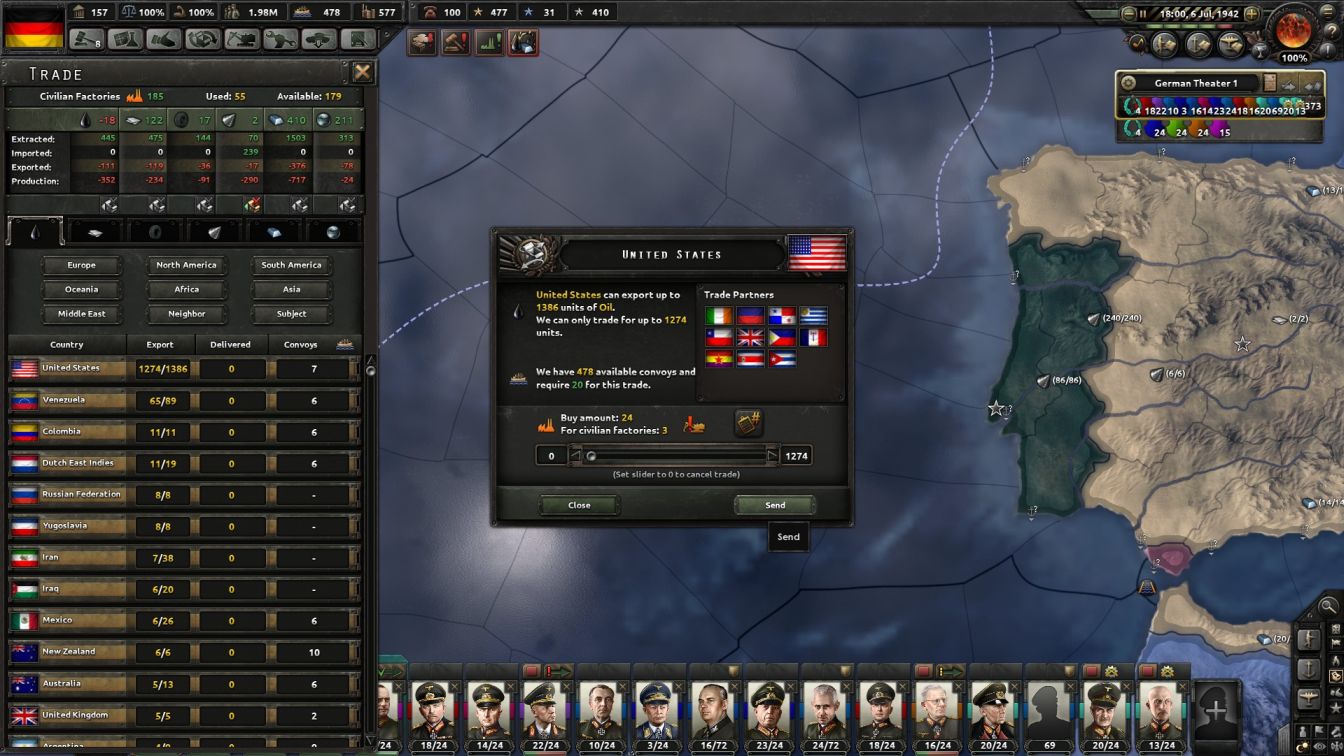Switch to the rubber resource tab
The height and width of the screenshot is (756, 1344).
(154, 231)
